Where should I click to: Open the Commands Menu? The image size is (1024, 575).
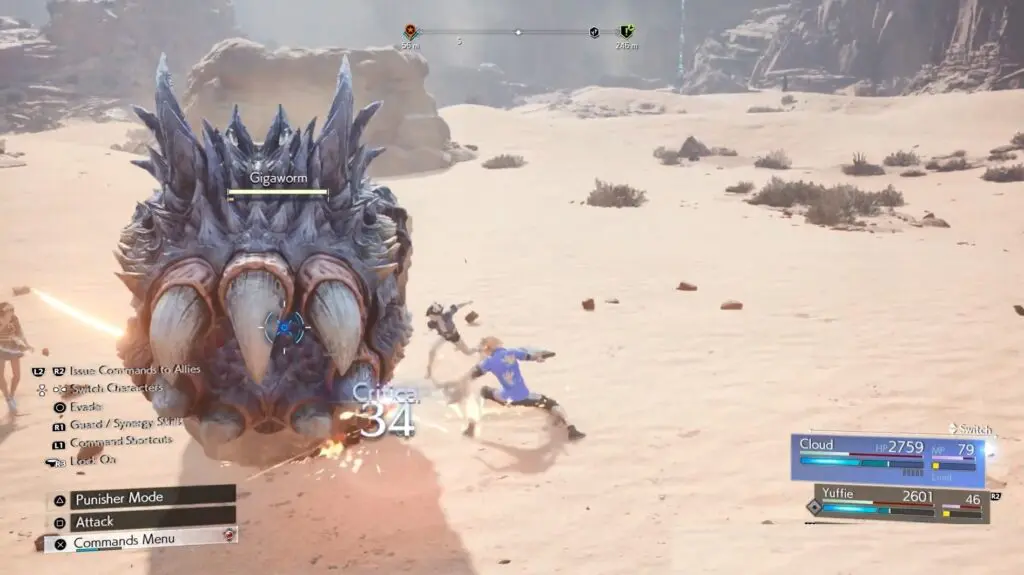click(140, 541)
